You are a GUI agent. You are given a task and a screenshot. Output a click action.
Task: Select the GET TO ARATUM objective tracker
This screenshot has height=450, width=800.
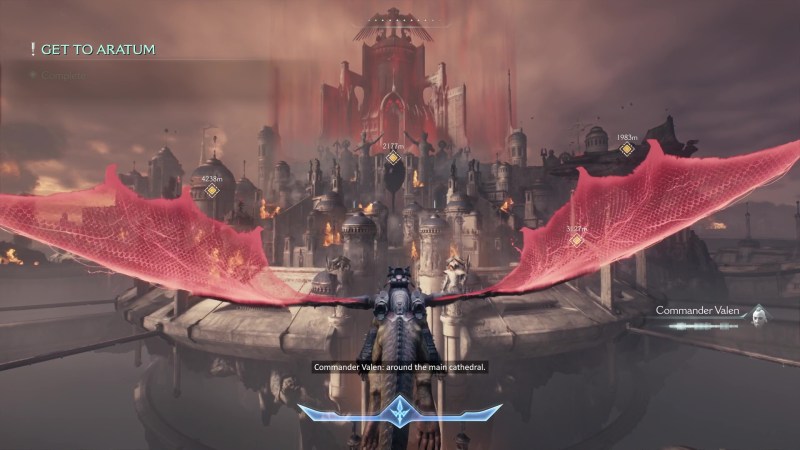click(95, 49)
